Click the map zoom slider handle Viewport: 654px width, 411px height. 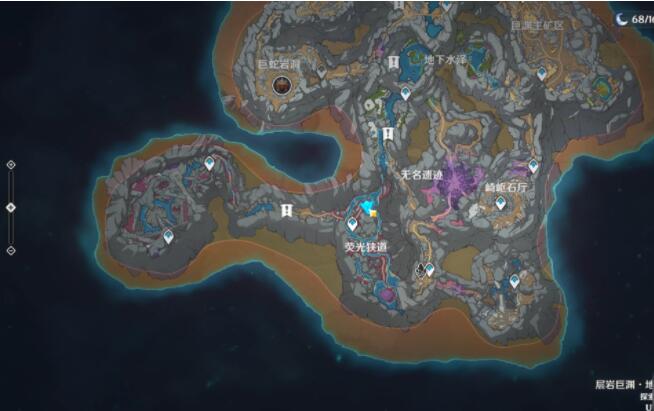pyautogui.click(x=11, y=207)
